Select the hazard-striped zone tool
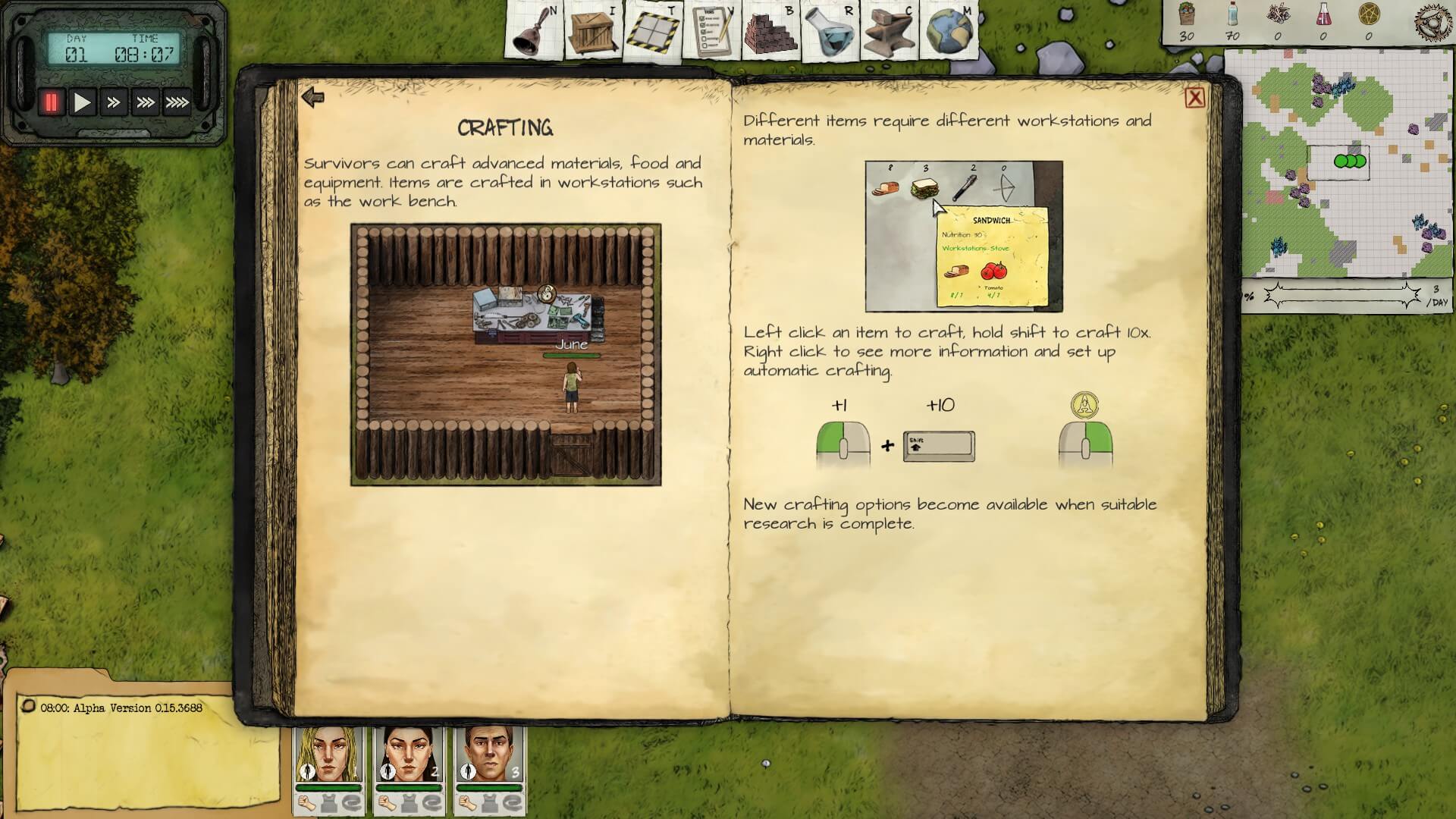Image resolution: width=1456 pixels, height=819 pixels. pyautogui.click(x=651, y=32)
